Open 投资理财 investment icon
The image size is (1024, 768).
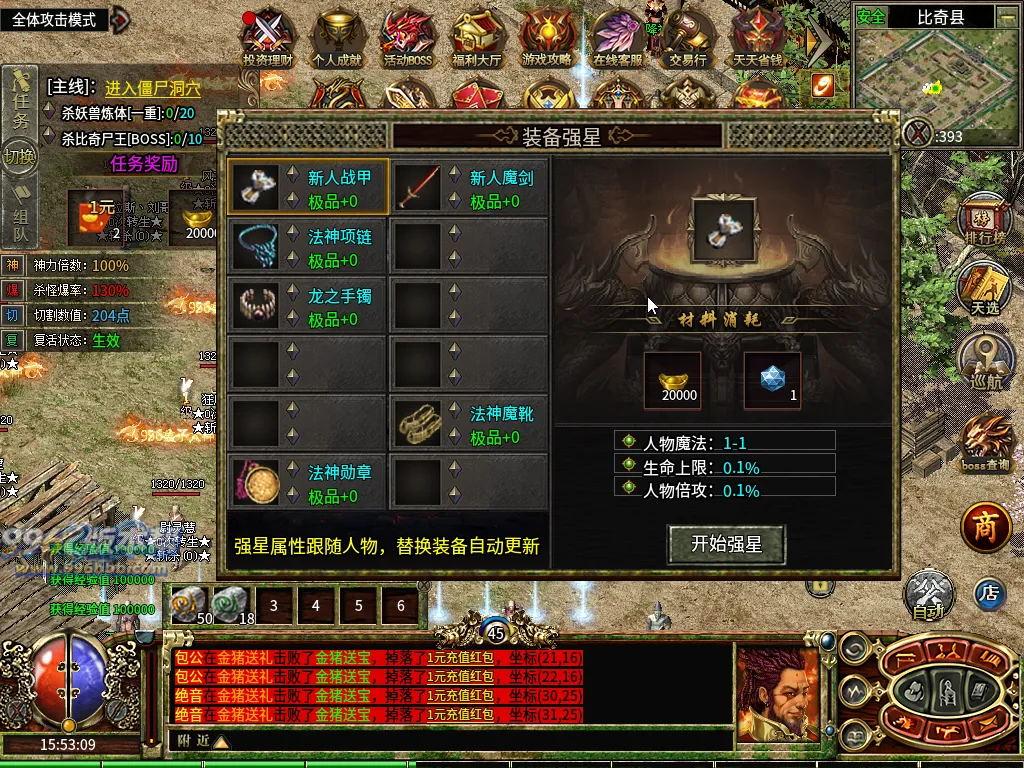pos(268,38)
